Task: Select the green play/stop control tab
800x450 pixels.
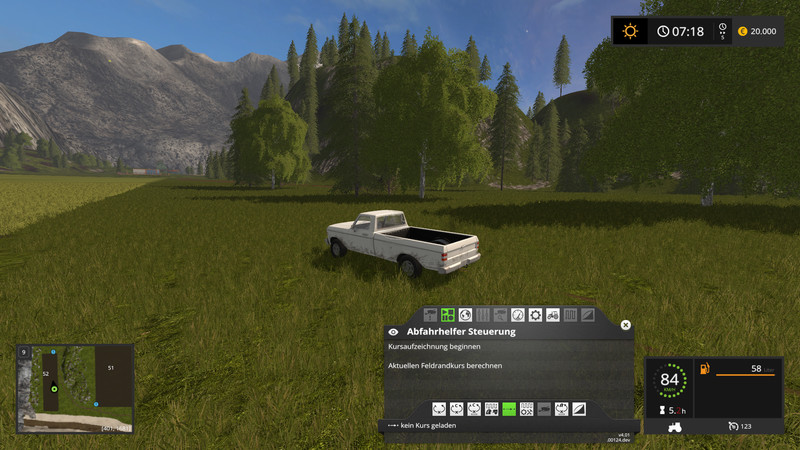Action: 447,315
